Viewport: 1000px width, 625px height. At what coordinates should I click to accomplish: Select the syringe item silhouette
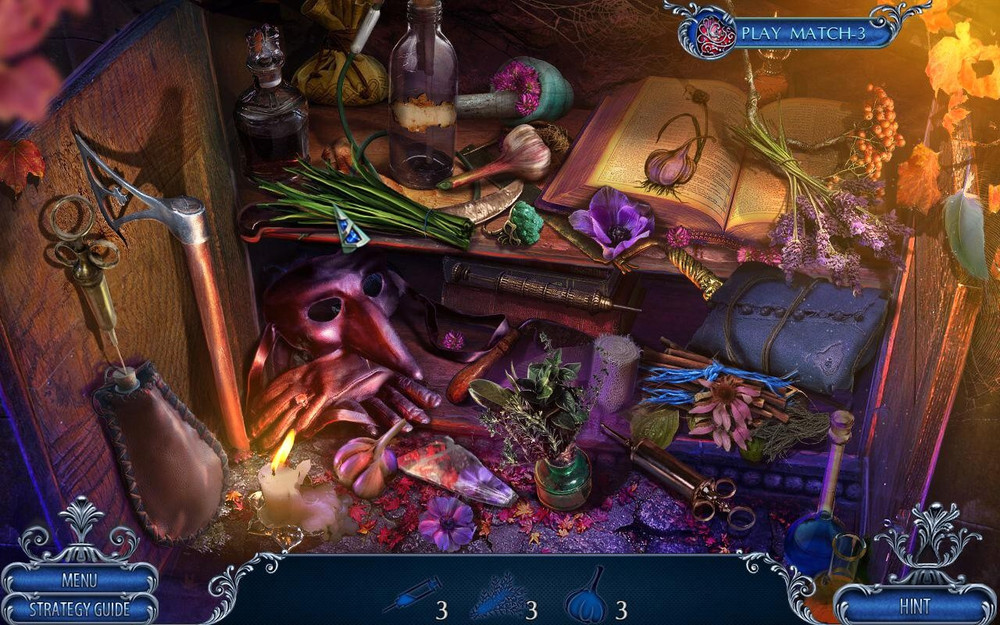click(x=411, y=595)
